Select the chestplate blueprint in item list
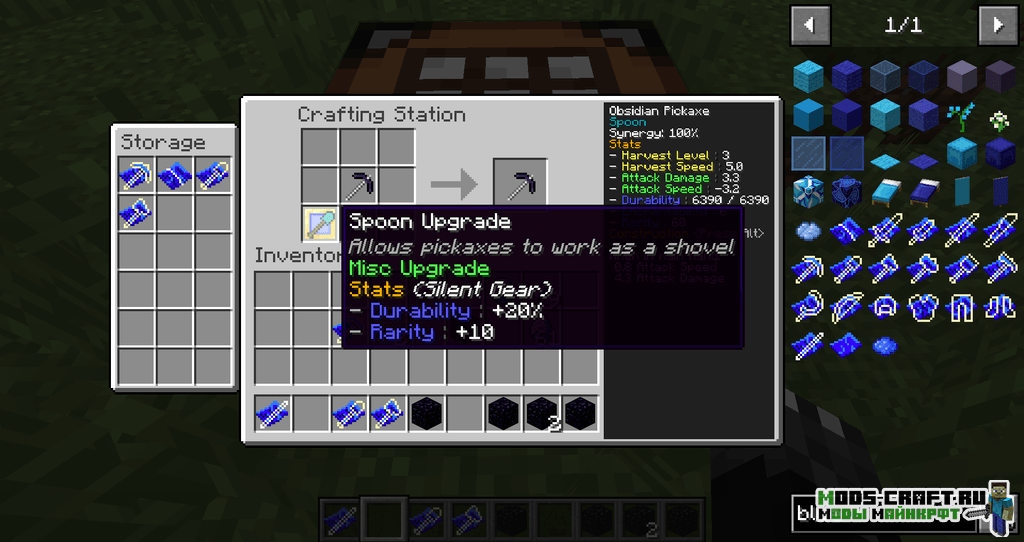Viewport: 1024px width, 542px height. click(x=923, y=307)
